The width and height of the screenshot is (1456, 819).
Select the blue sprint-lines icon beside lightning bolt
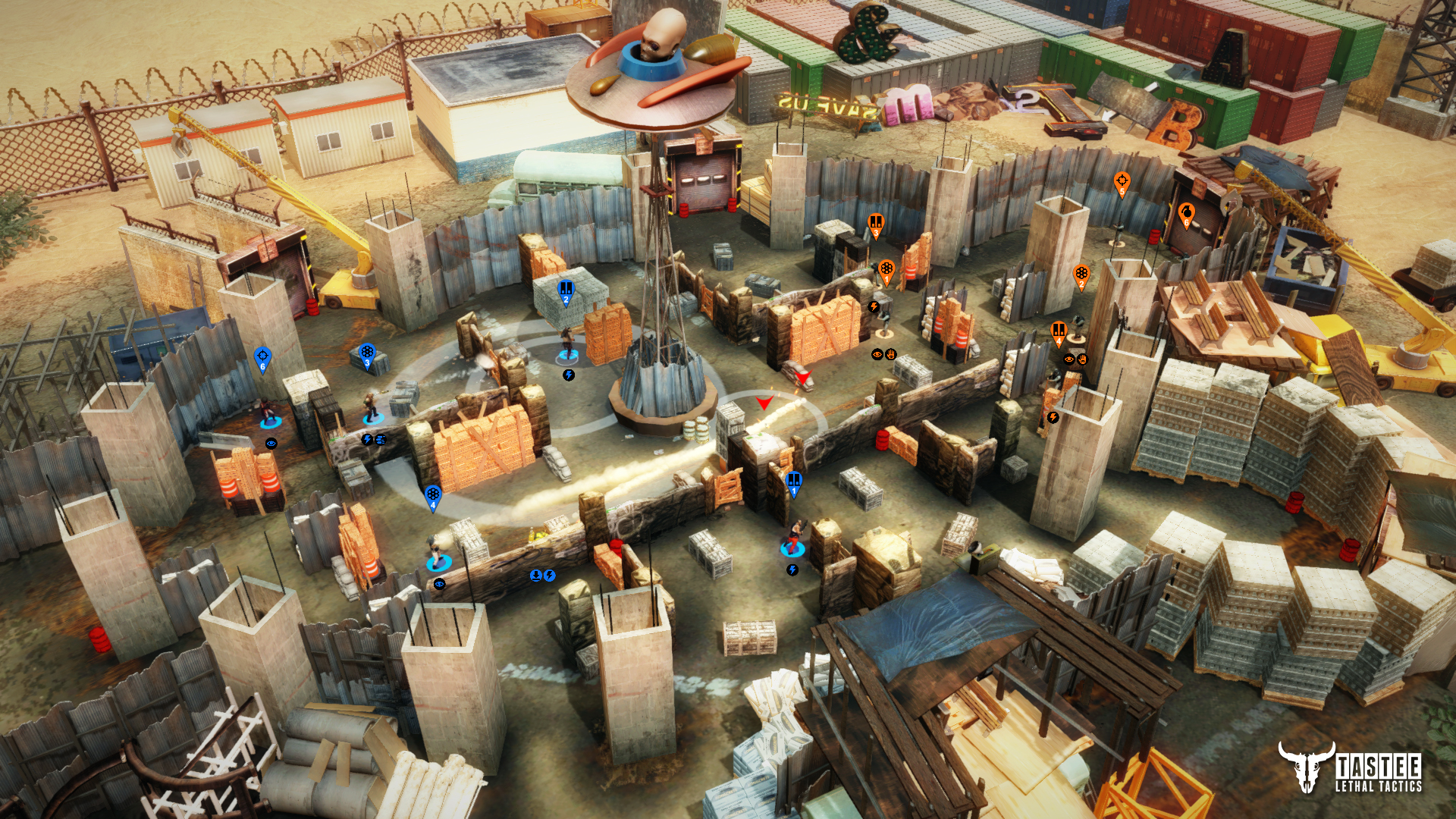click(x=381, y=440)
